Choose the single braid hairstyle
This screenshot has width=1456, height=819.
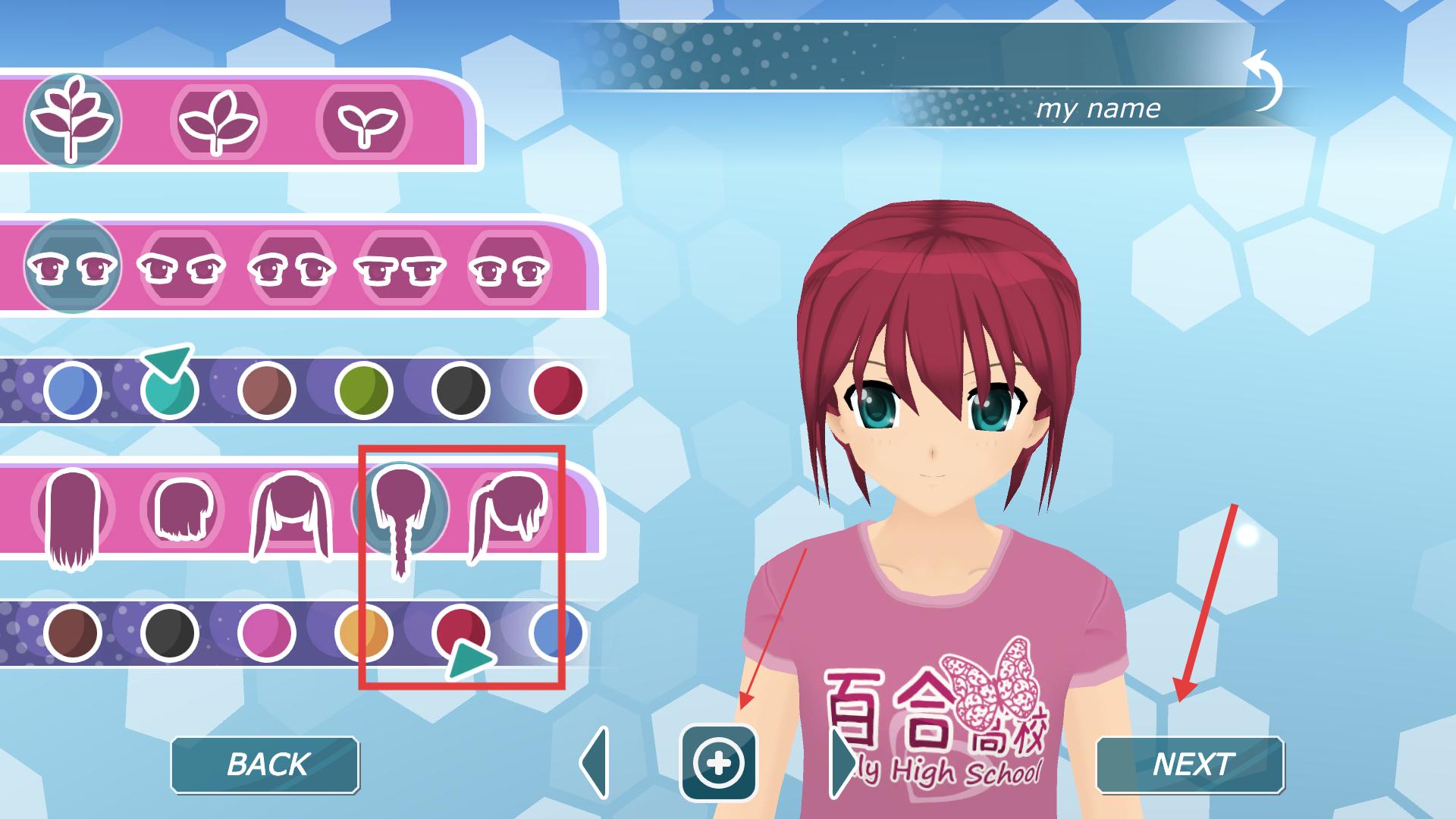400,516
